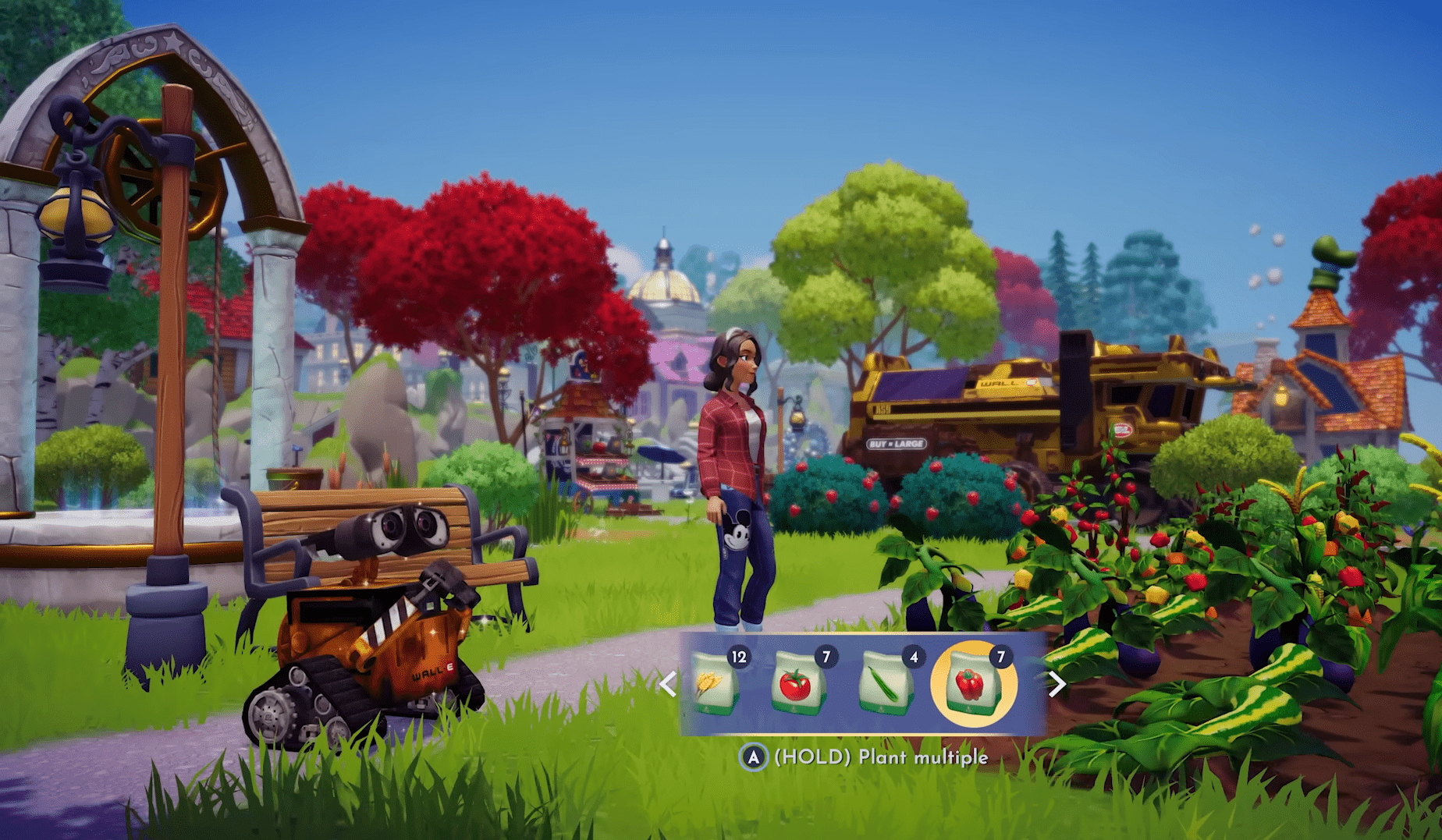Click the '(HOLD) Plant multiple' prompt
Image resolution: width=1442 pixels, height=840 pixels.
tap(882, 756)
